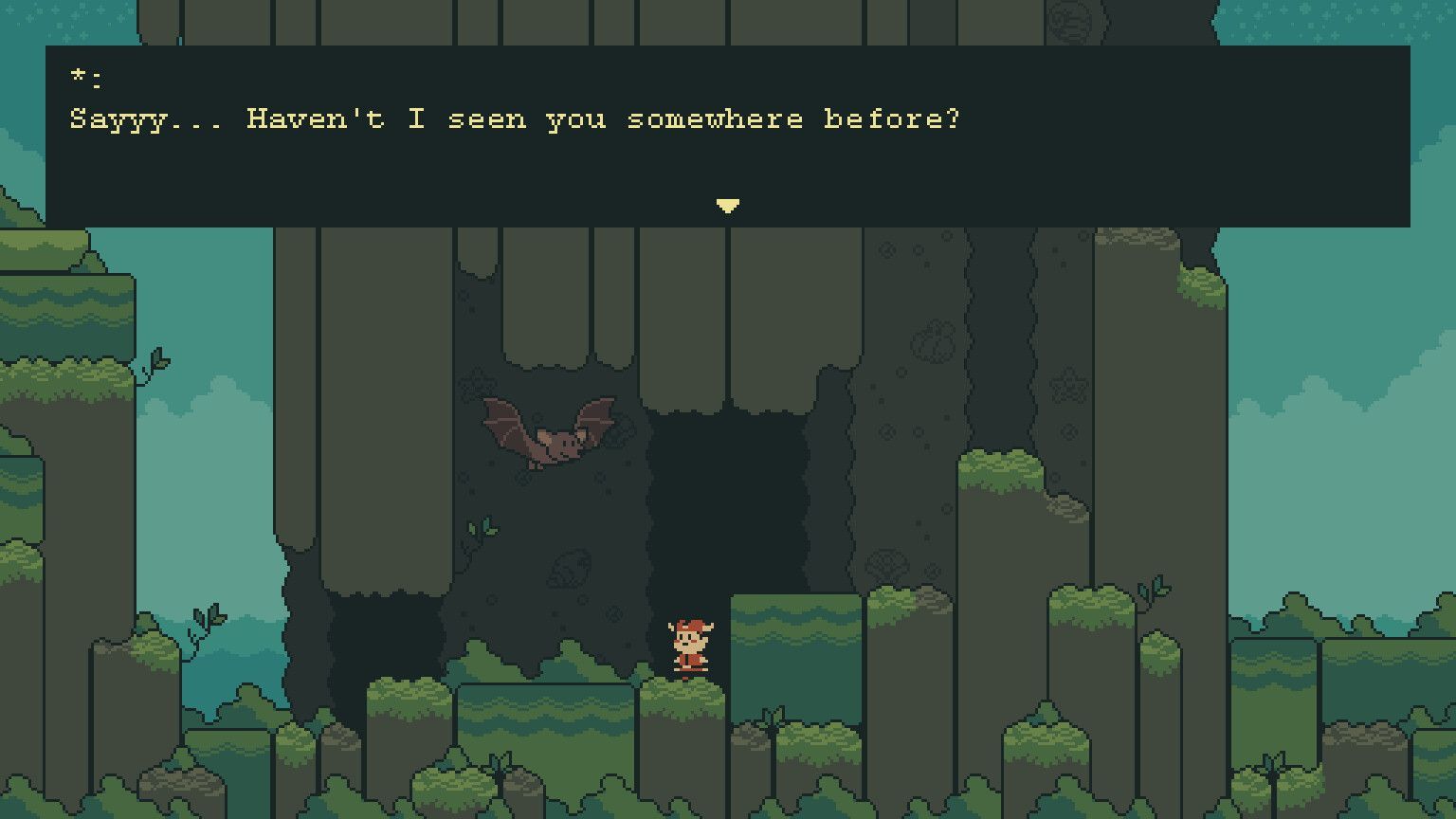This screenshot has width=1456, height=819.
Task: Advance dialogue with the yellow arrow indicator
Action: 727,206
